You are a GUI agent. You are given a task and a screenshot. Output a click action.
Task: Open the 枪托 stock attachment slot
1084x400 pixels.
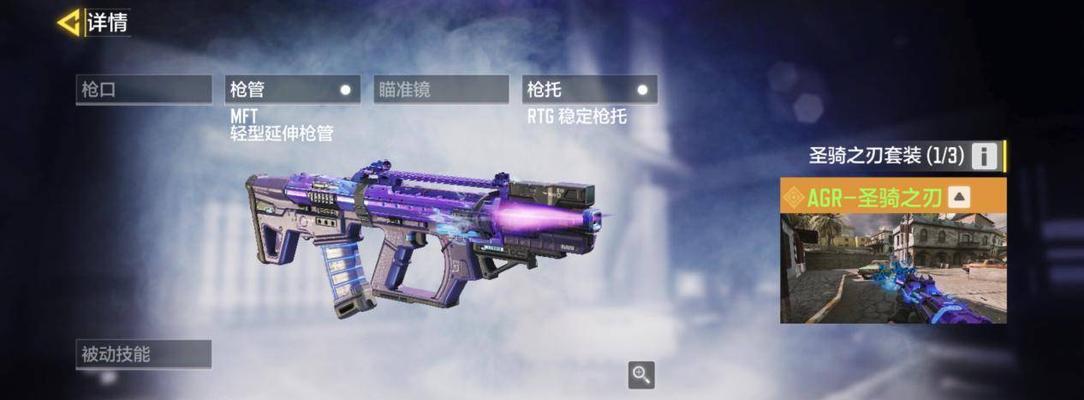(589, 89)
